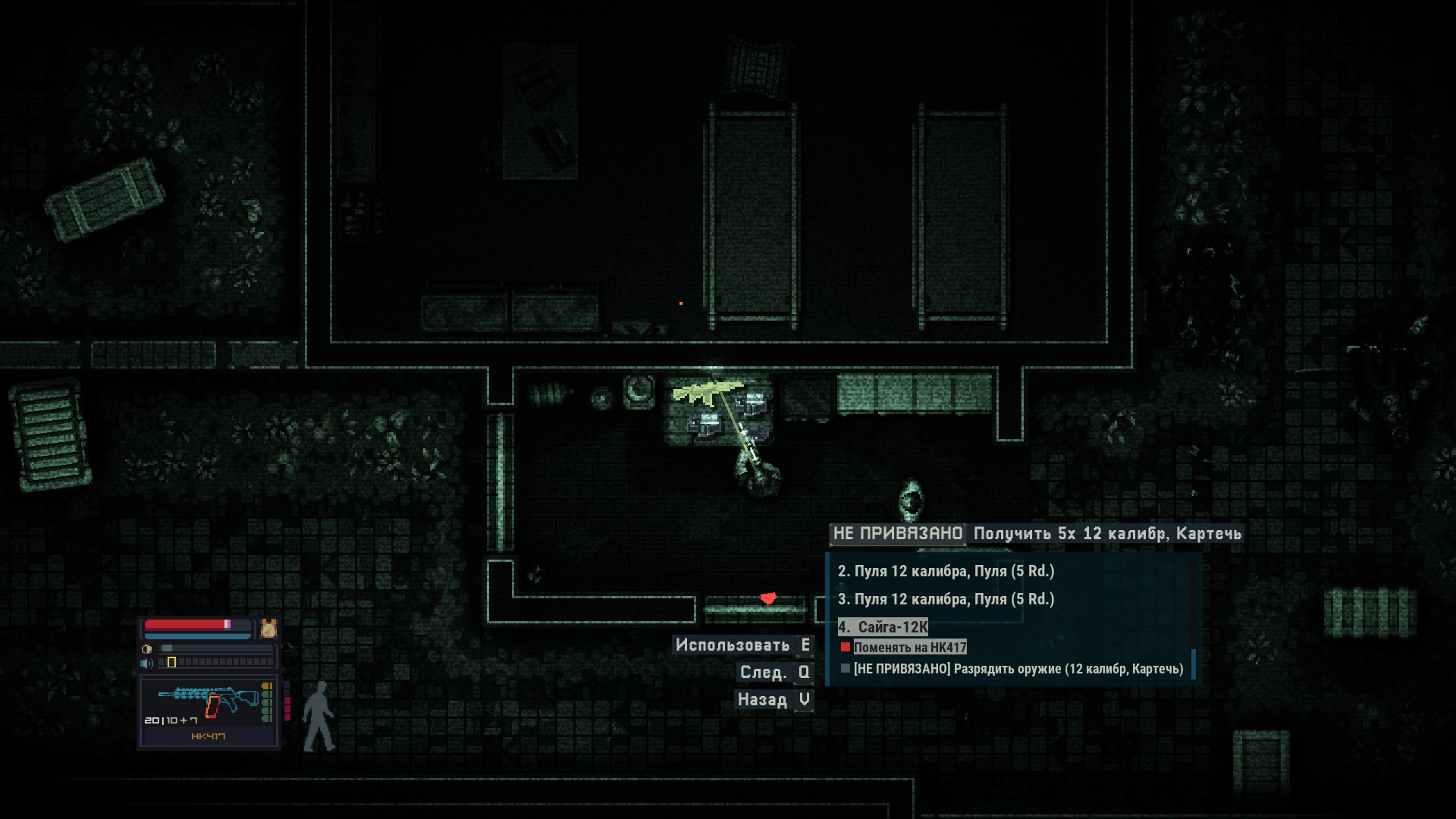Choose 'Поменять на HK417' swap action
This screenshot has width=1456, height=819.
click(909, 648)
